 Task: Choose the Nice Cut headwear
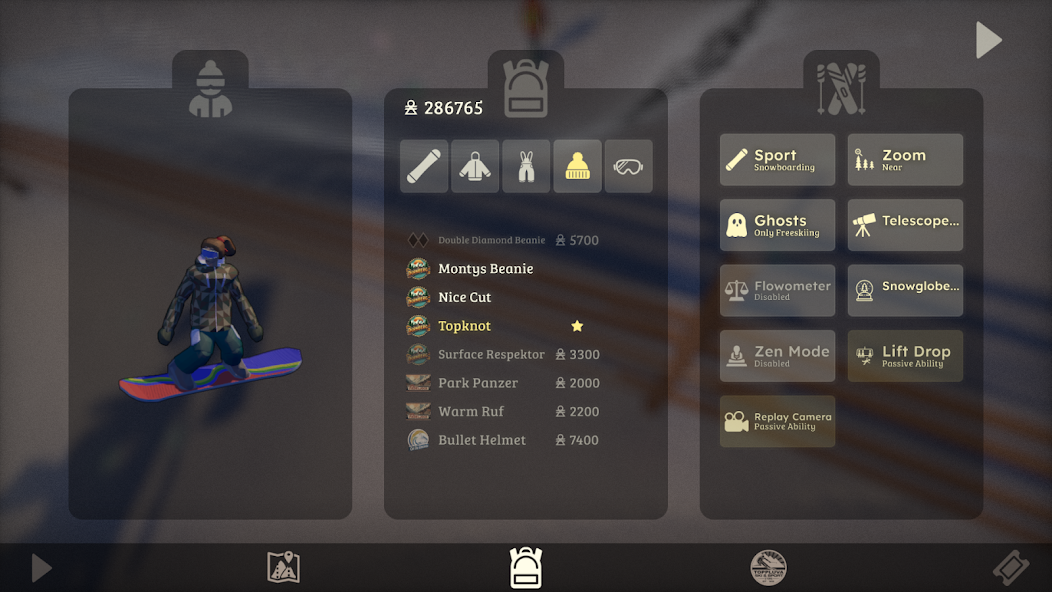point(465,297)
